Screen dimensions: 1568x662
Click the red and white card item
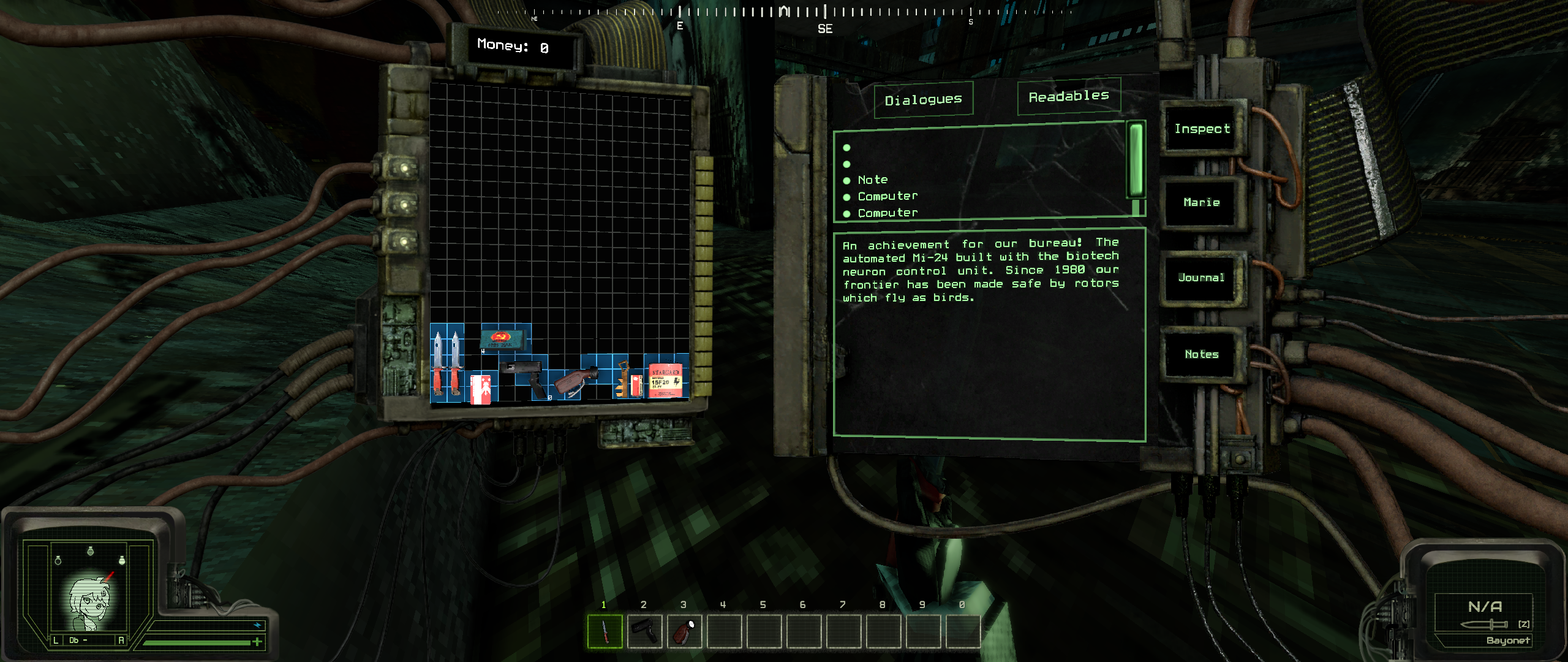481,389
